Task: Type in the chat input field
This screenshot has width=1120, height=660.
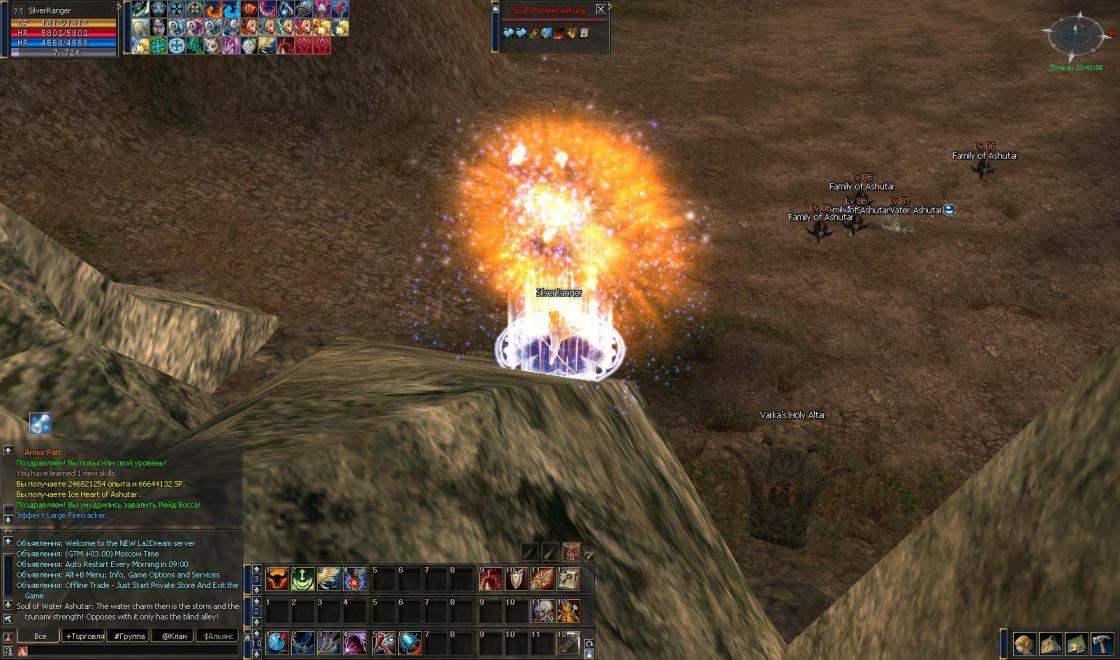Action: [130, 651]
